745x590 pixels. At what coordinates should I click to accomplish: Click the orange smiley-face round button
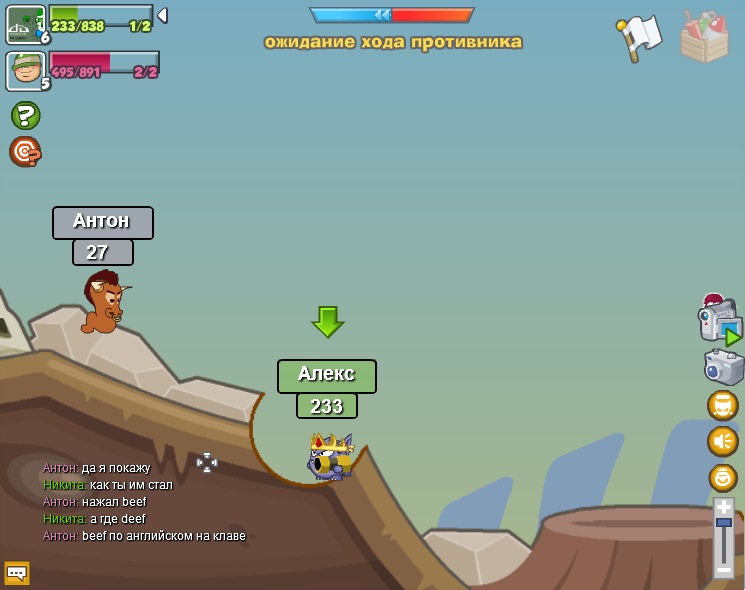(722, 477)
